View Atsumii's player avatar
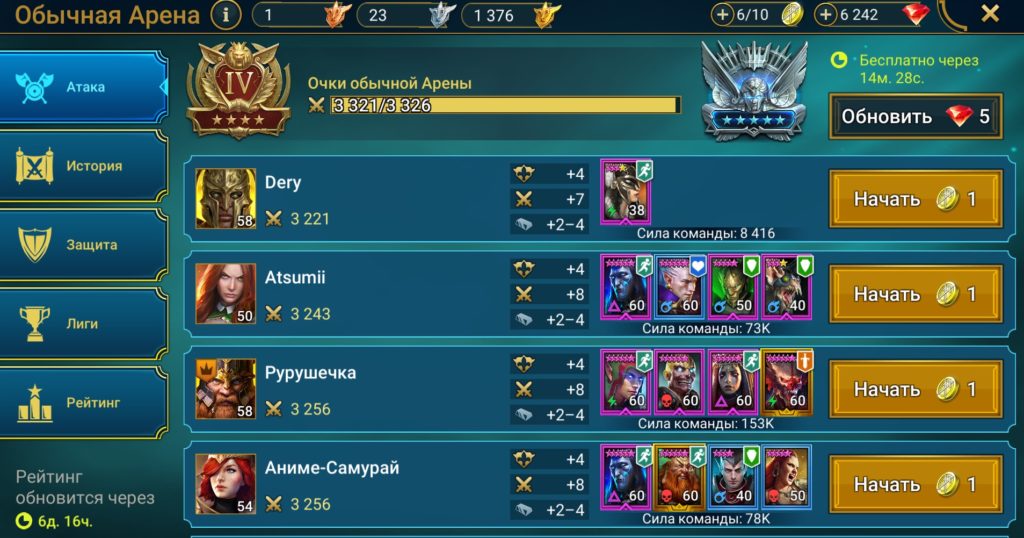The image size is (1024, 538). point(225,293)
